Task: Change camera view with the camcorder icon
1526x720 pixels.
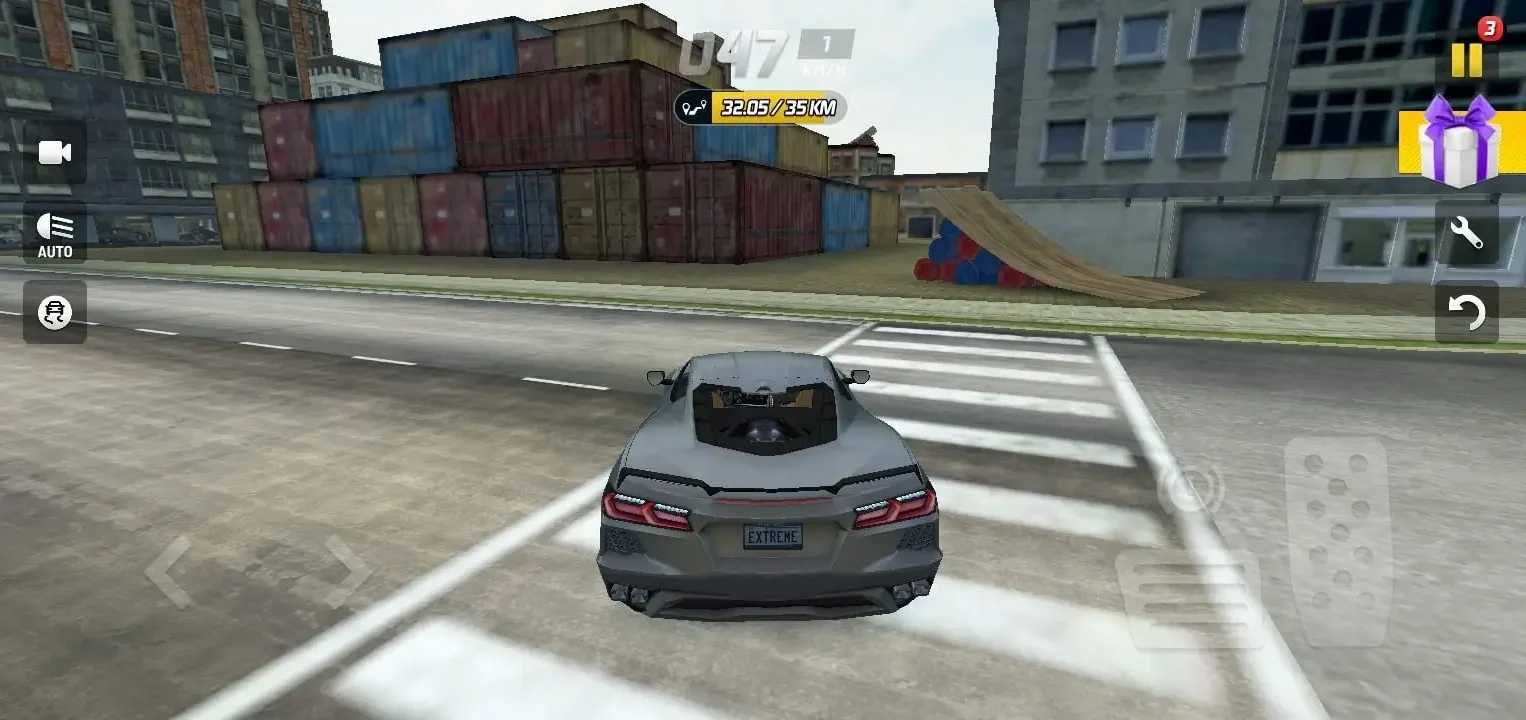Action: [54, 152]
